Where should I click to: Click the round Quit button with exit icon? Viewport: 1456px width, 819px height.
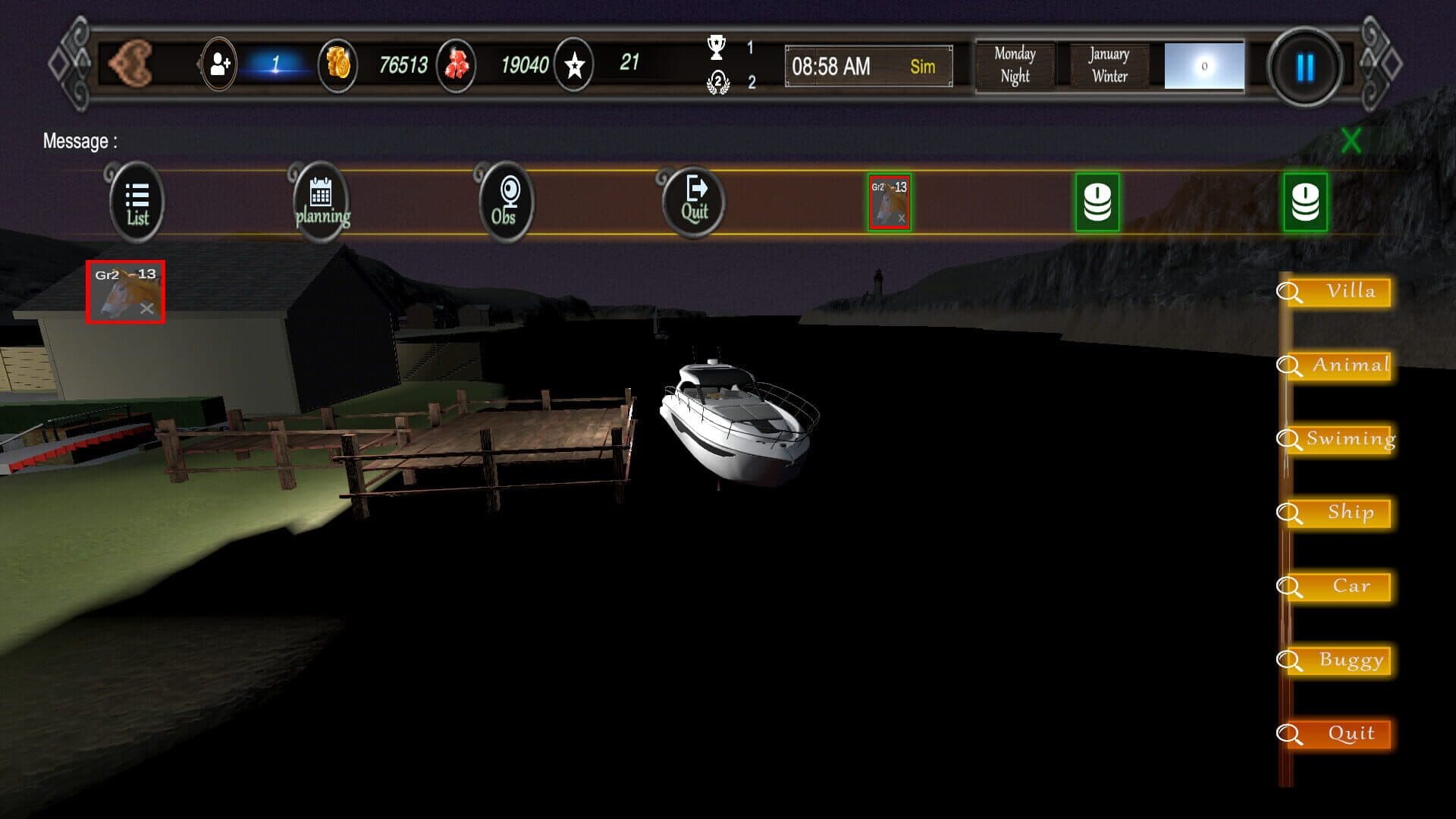coord(694,202)
